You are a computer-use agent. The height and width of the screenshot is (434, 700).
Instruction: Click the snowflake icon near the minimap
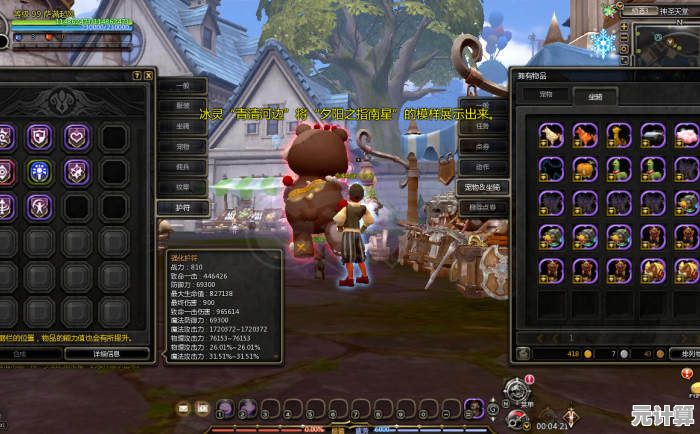[603, 43]
